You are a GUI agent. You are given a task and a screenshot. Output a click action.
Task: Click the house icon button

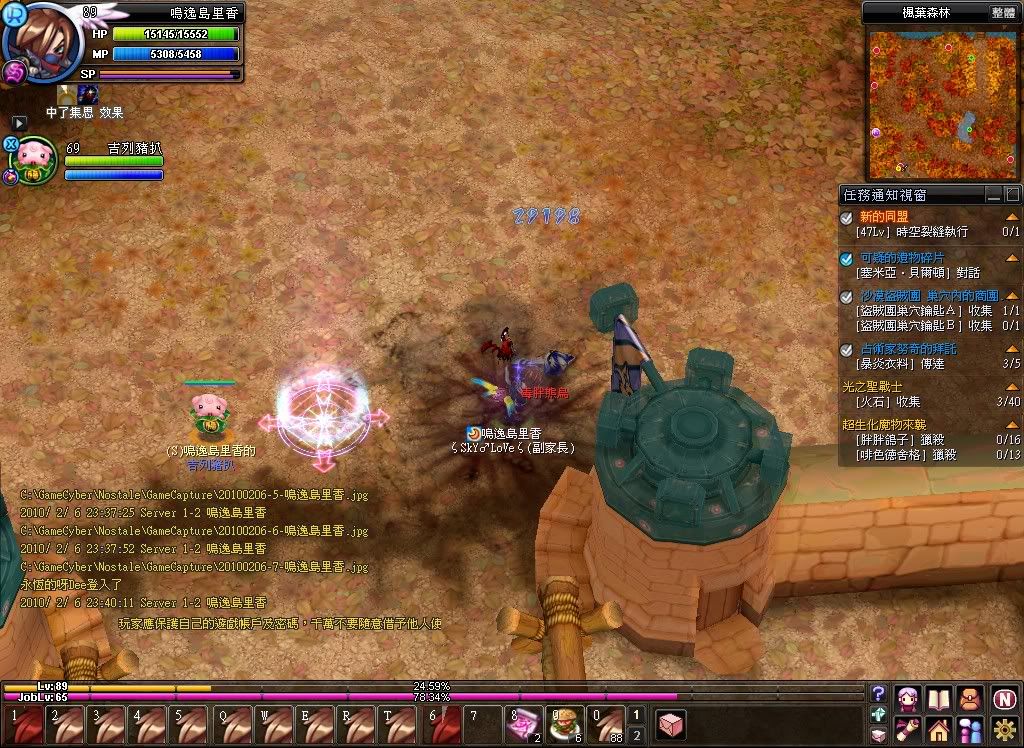pyautogui.click(x=938, y=729)
